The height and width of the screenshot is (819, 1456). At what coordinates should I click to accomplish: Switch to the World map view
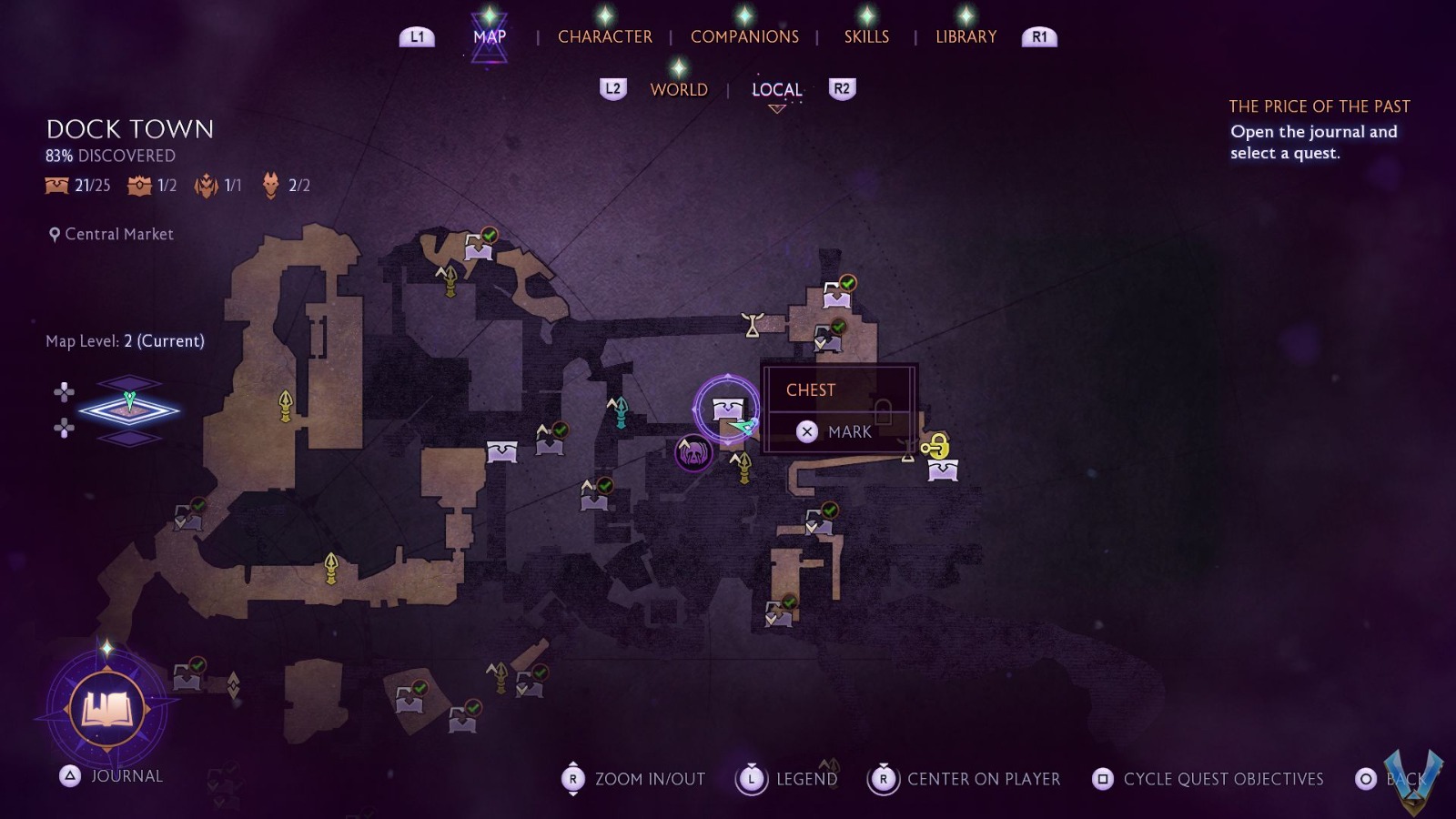pyautogui.click(x=679, y=89)
